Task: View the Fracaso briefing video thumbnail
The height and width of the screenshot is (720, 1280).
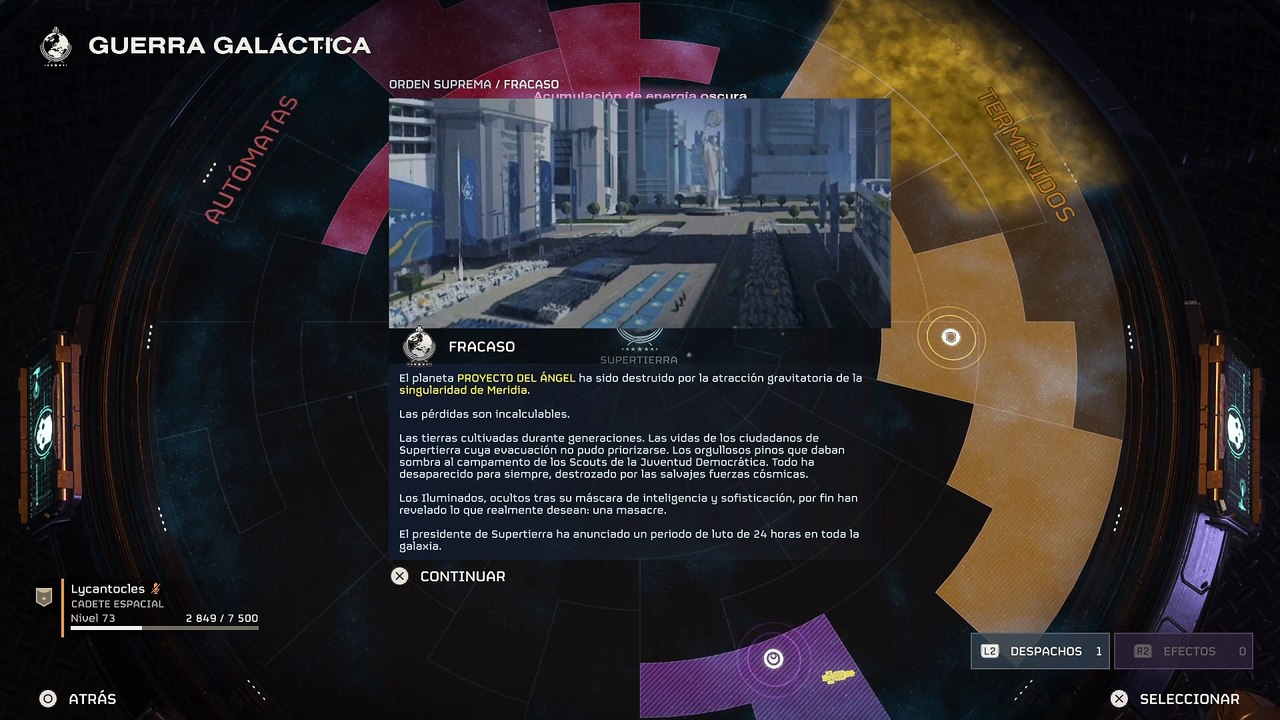Action: [639, 213]
